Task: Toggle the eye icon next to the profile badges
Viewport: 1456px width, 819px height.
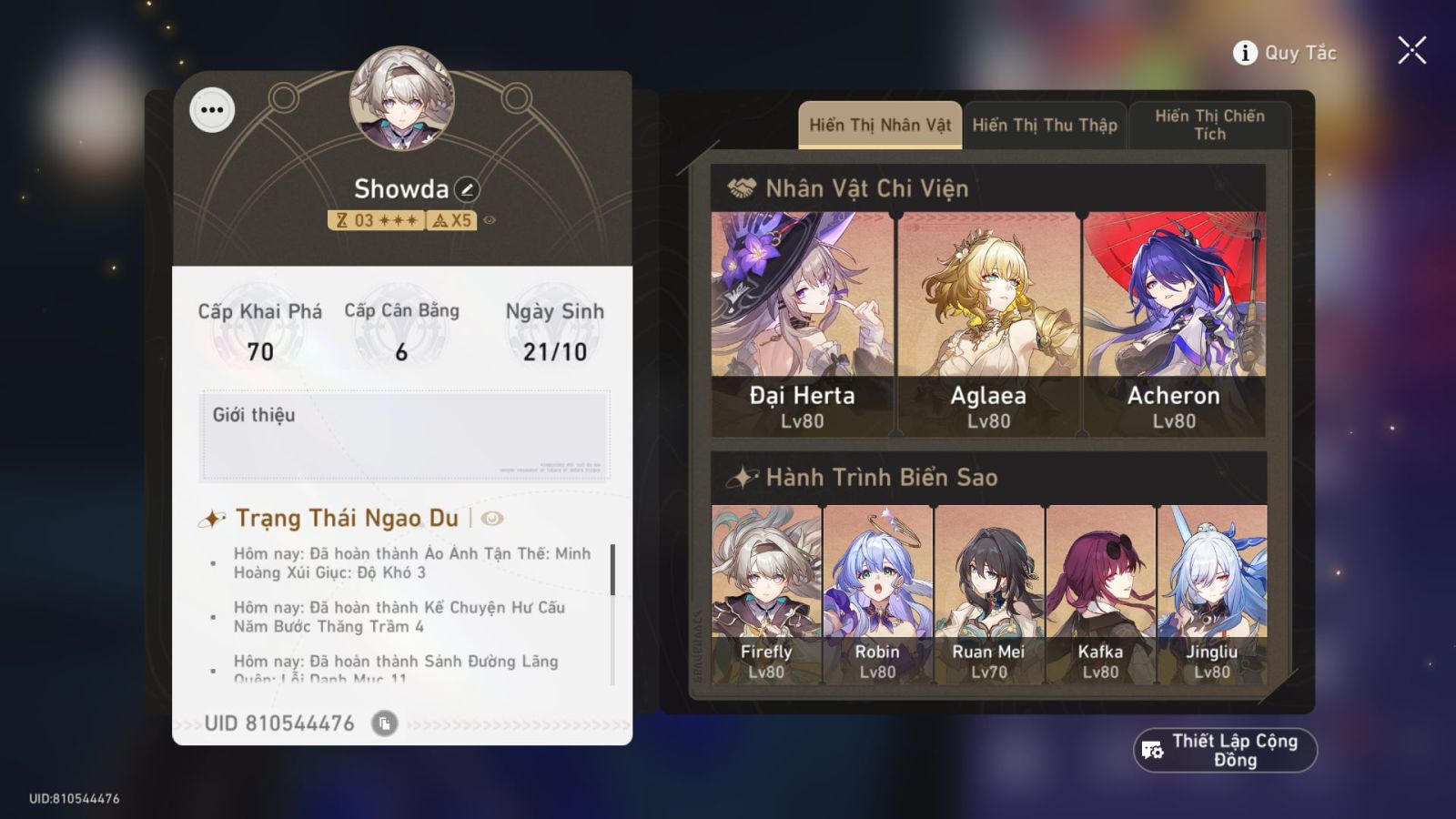Action: pos(490,221)
